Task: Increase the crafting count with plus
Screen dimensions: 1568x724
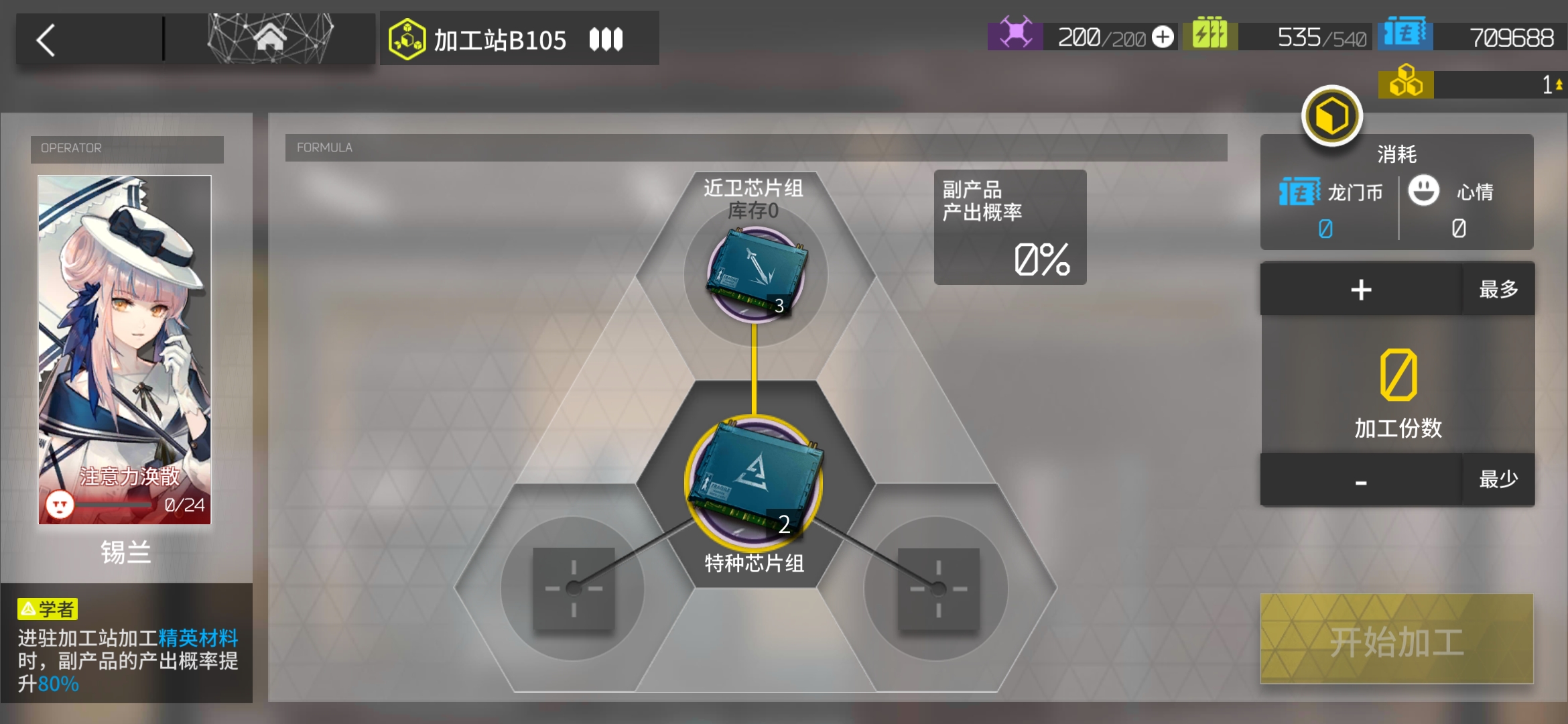Action: (1360, 290)
